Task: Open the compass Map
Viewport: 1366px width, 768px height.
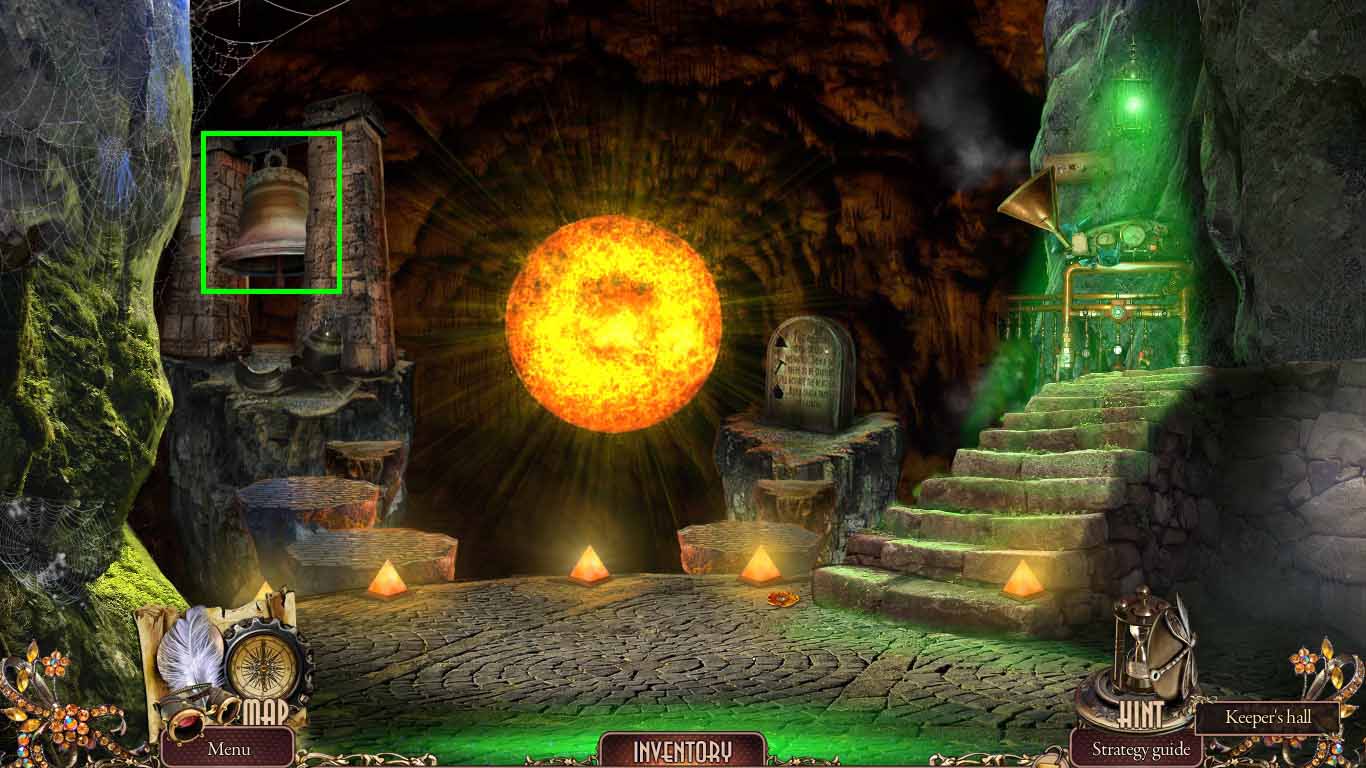Action: coord(264,668)
